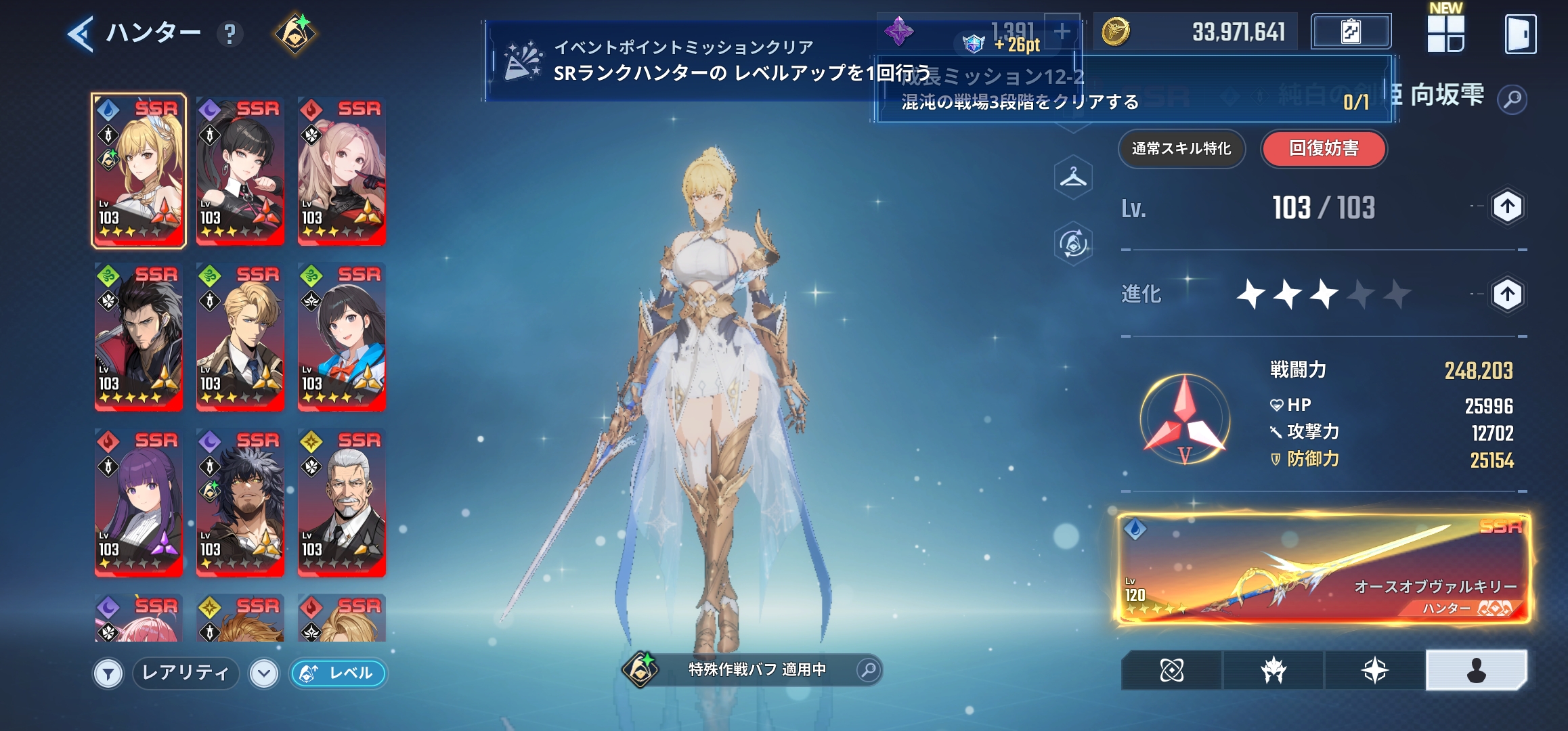Open the オースオブヴァルキリー weapon card
The width and height of the screenshot is (1568, 731).
pos(1324,569)
